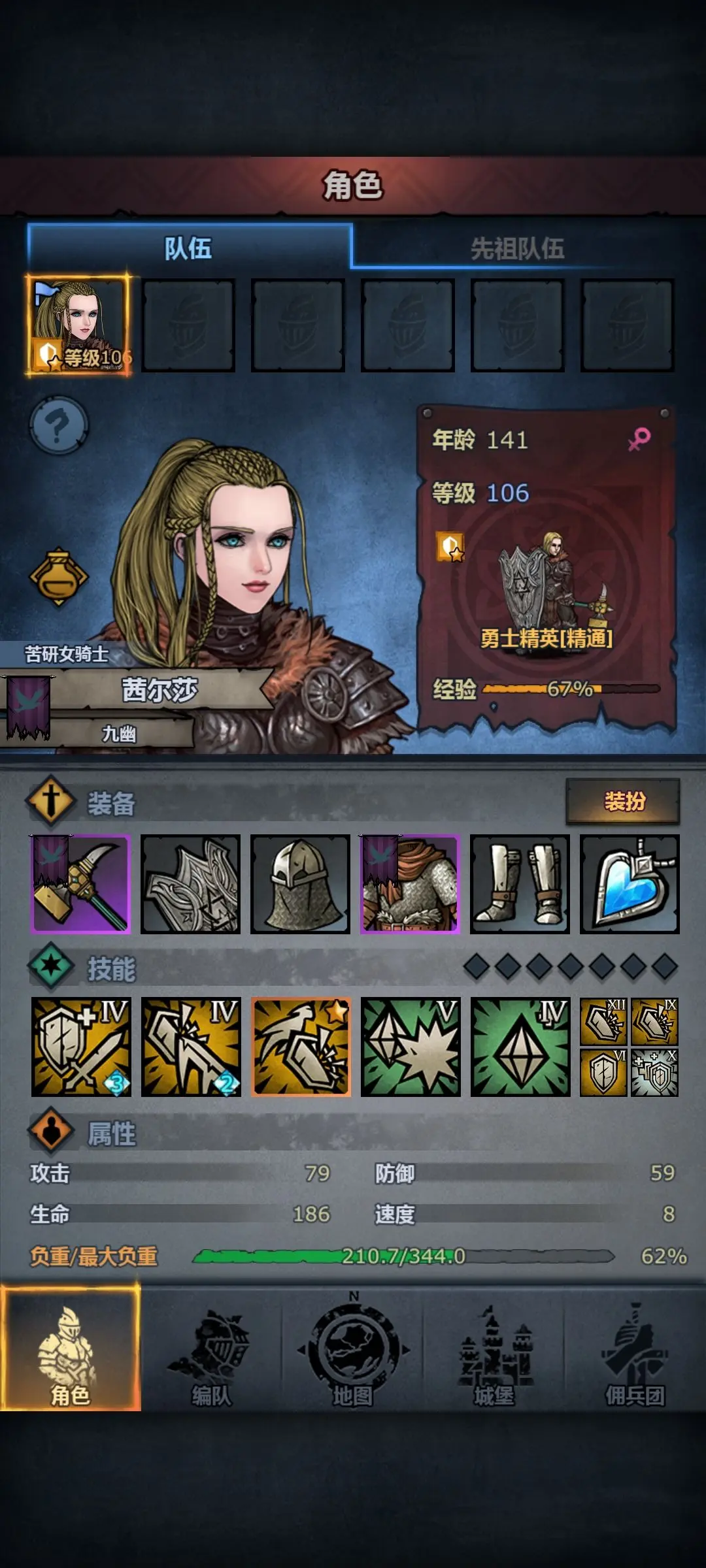This screenshot has height=1568, width=706.
Task: Select the plated boots slot
Action: click(x=520, y=884)
